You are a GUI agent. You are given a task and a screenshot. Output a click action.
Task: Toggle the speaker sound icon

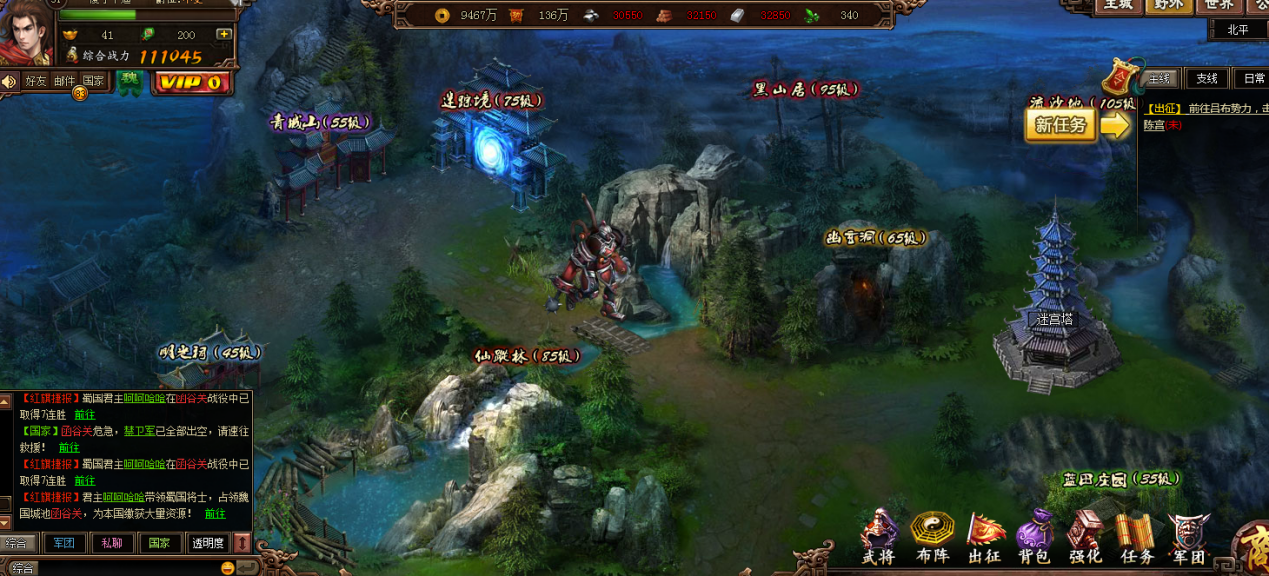point(9,81)
